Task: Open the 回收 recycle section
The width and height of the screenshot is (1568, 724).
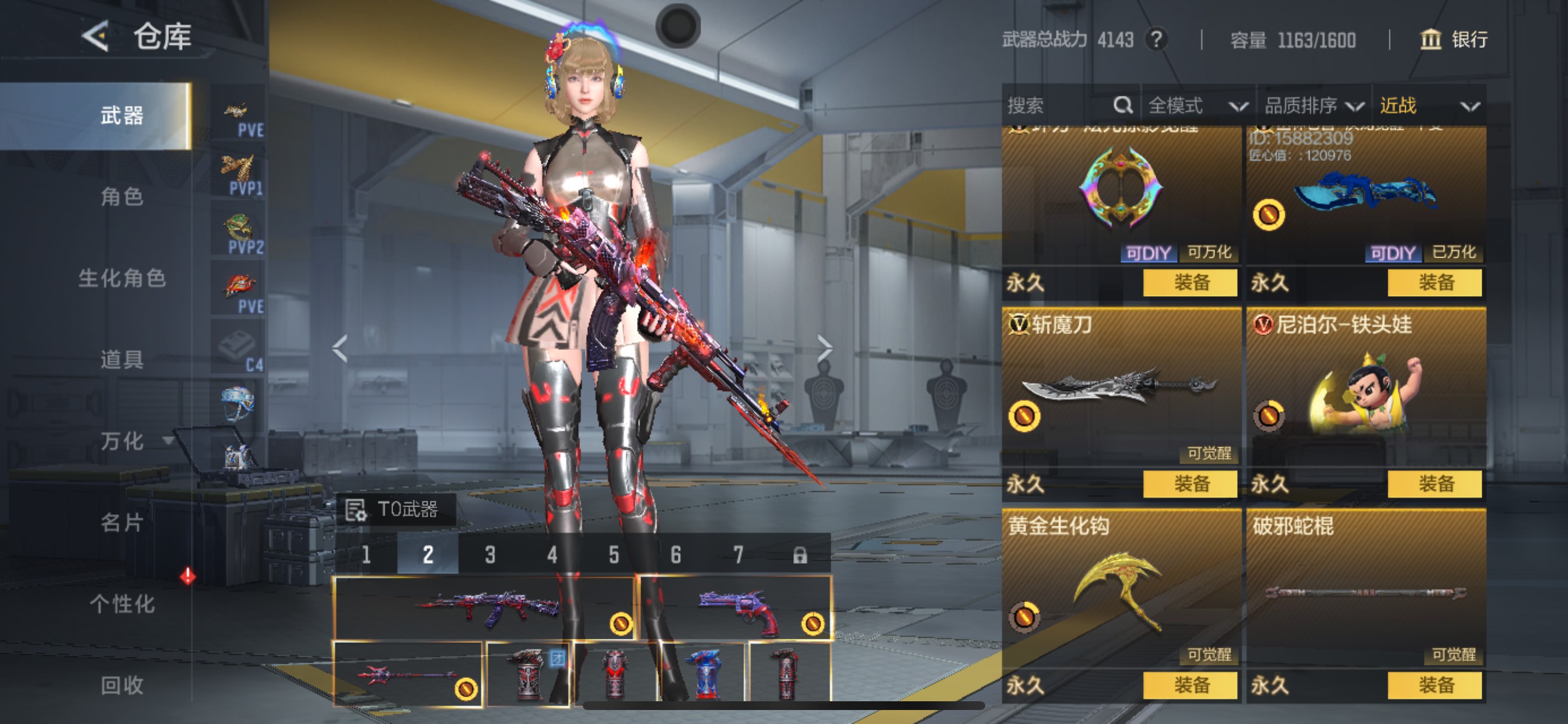Action: (122, 685)
